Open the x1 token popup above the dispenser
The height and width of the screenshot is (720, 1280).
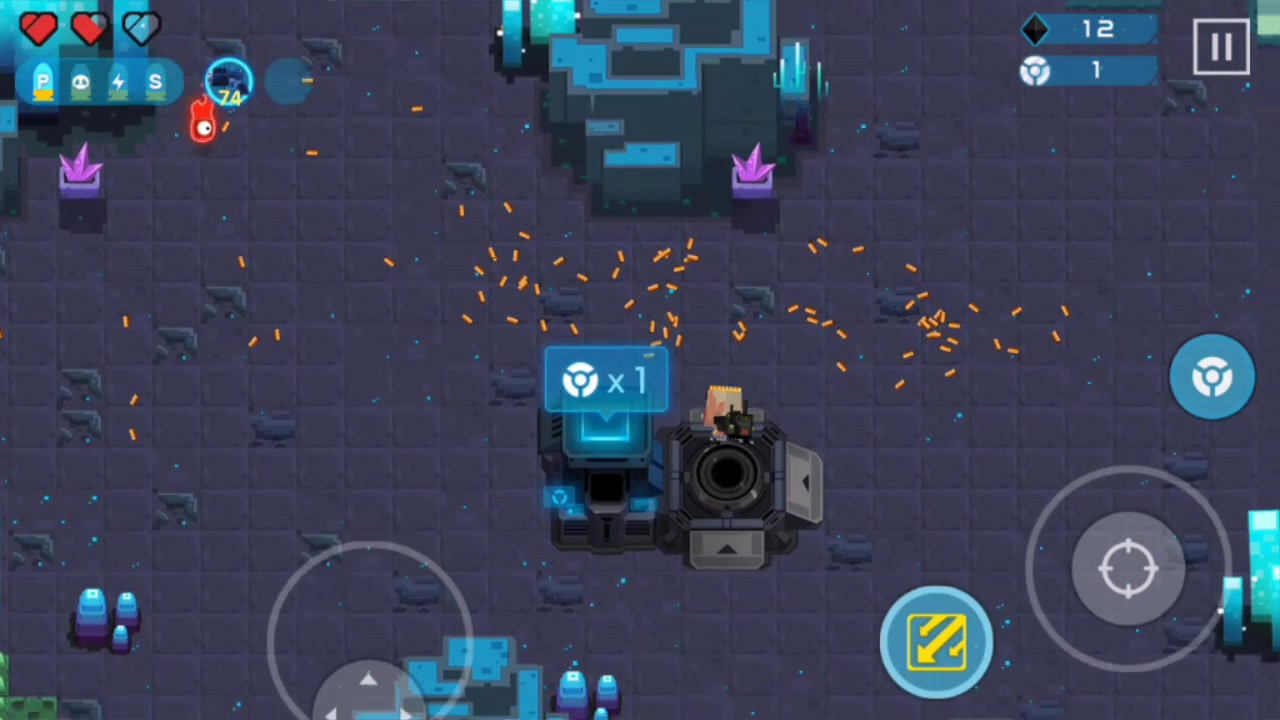[605, 380]
